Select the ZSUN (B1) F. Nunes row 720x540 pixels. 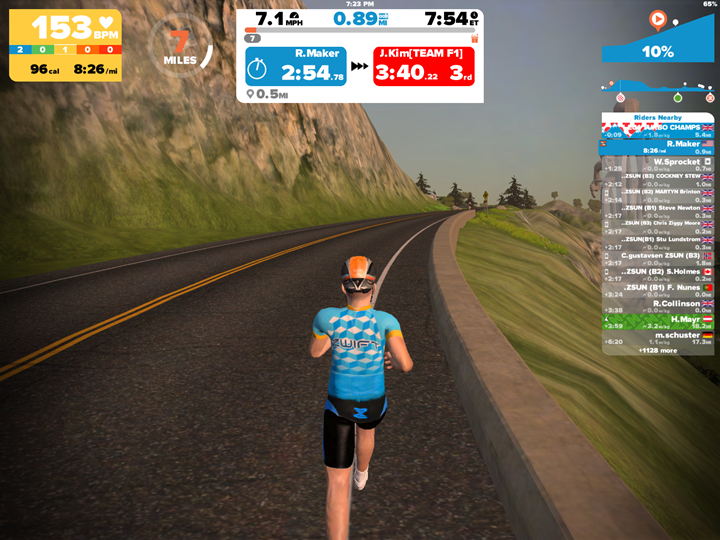pyautogui.click(x=658, y=290)
